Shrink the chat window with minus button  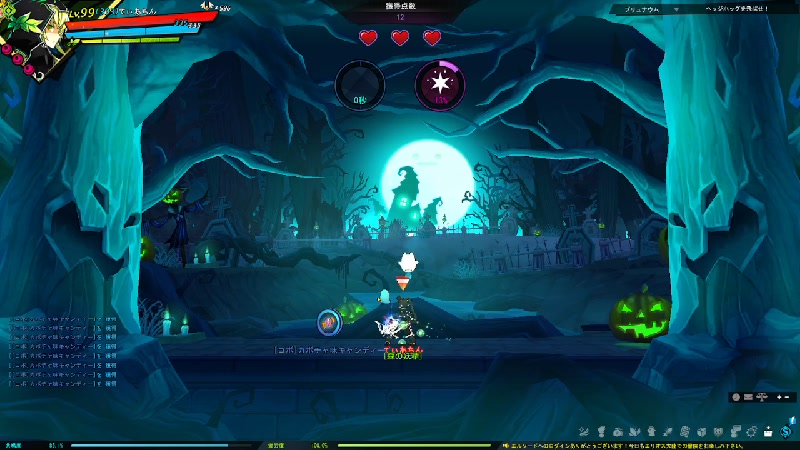click(787, 397)
